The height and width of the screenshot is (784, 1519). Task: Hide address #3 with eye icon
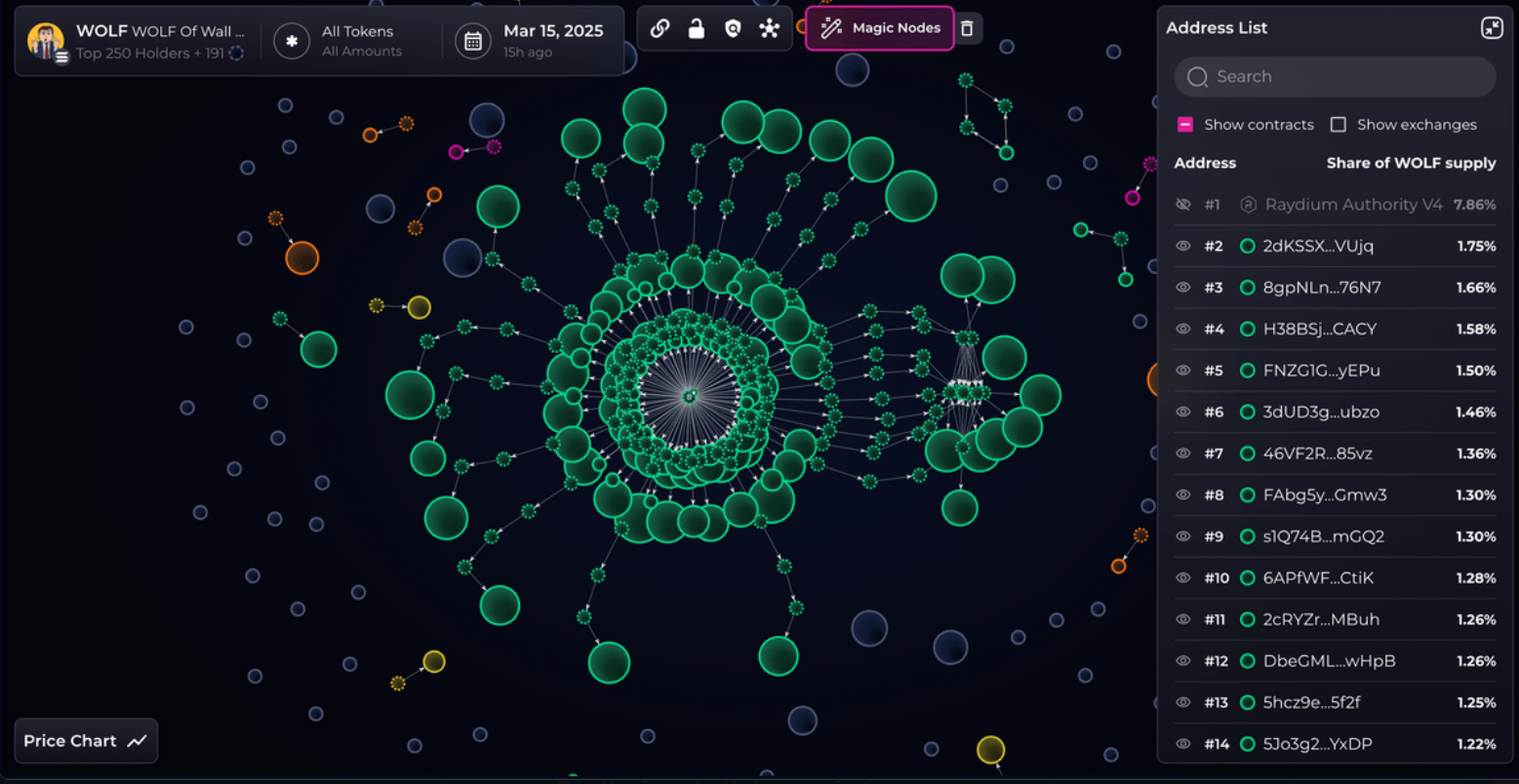click(1183, 288)
